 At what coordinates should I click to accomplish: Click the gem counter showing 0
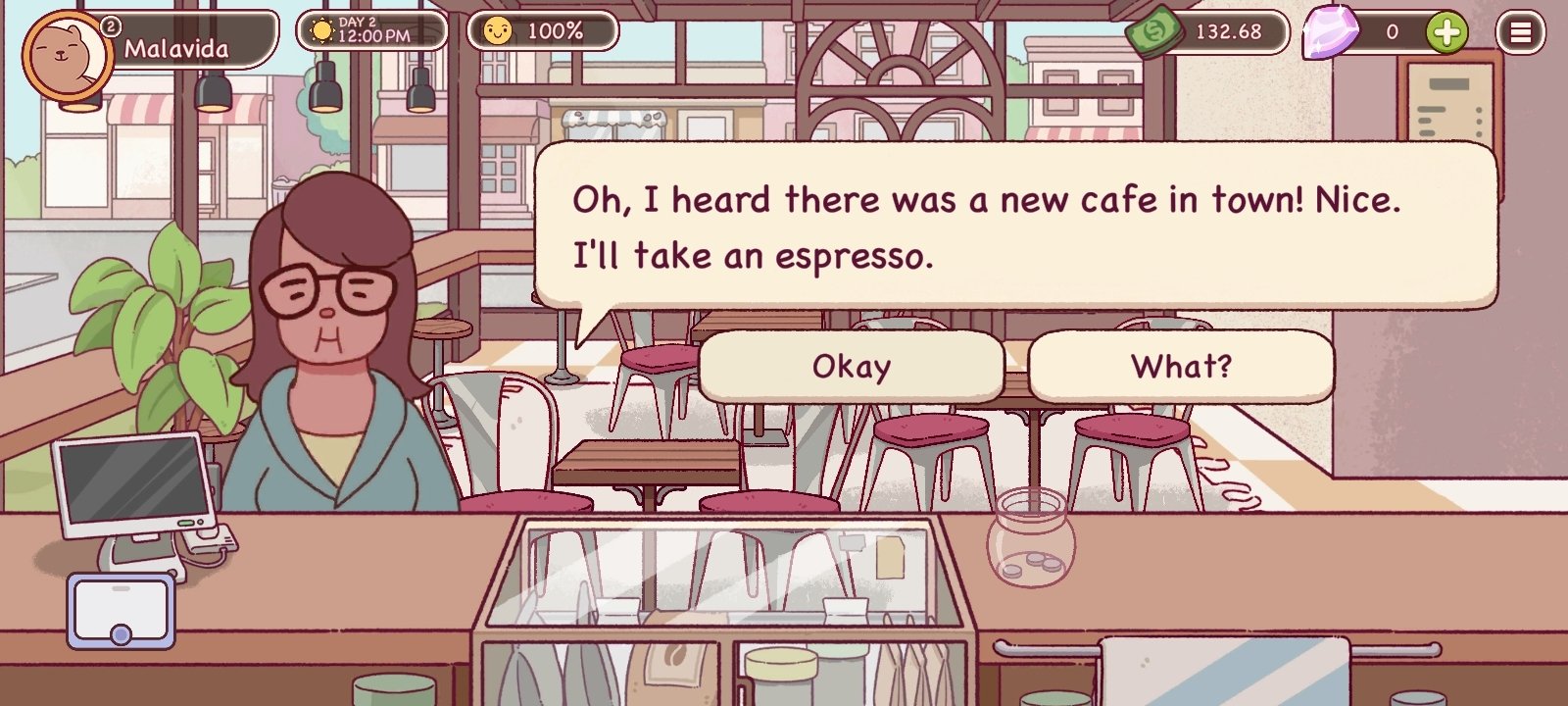click(x=1392, y=32)
